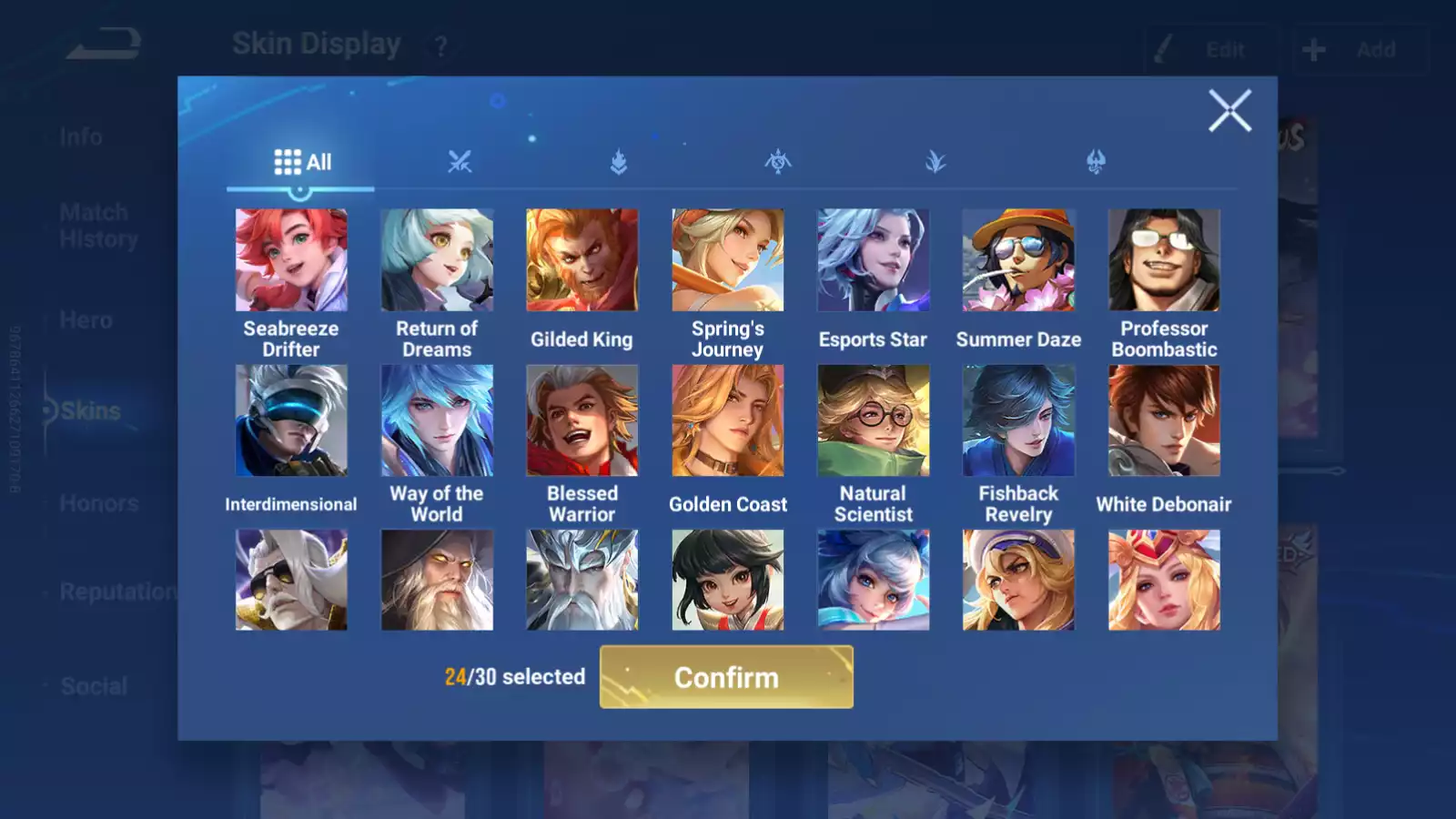Close the skin selection dialog
The width and height of the screenshot is (1456, 819).
(1229, 111)
